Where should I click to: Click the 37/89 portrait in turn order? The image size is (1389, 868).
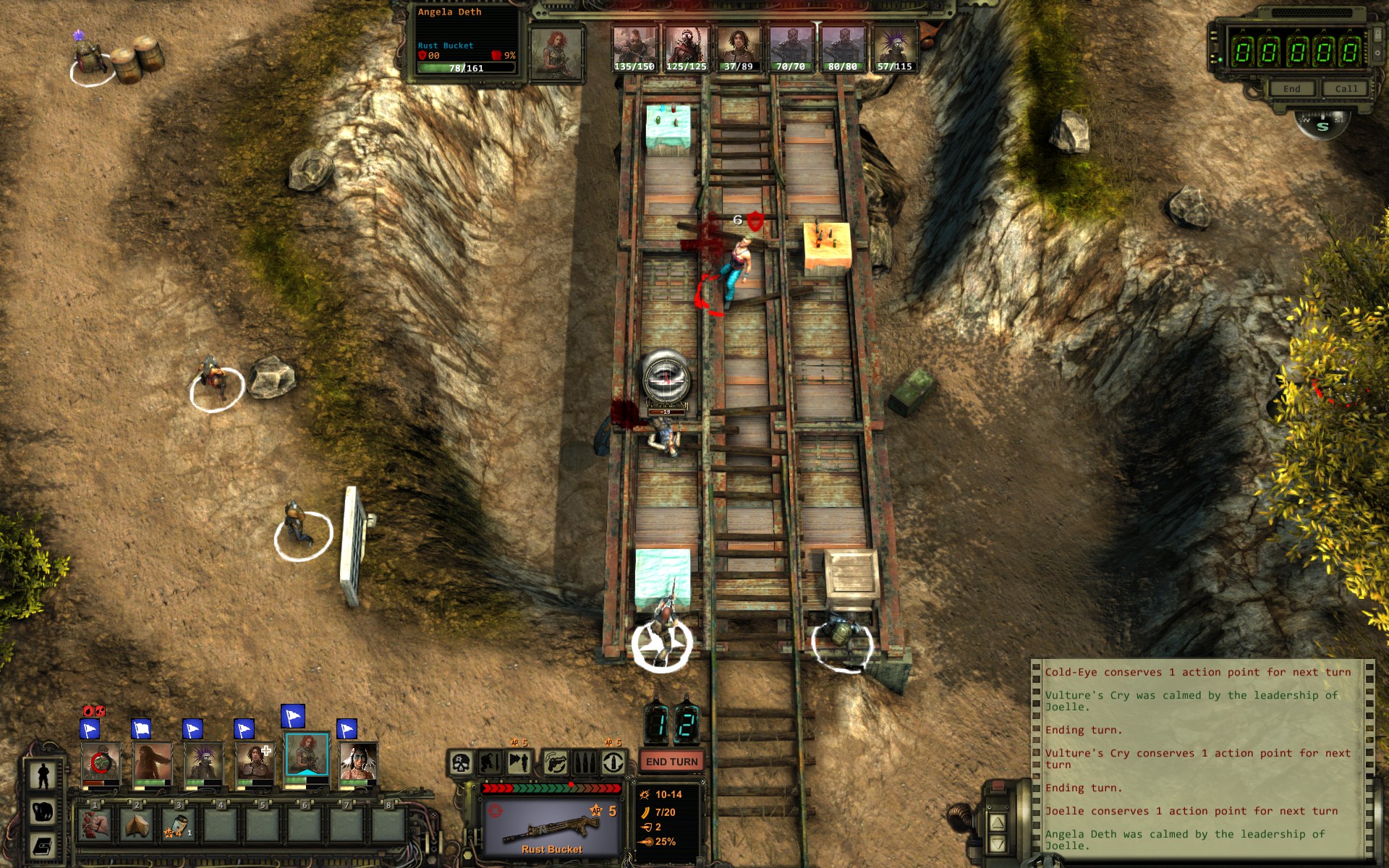(x=738, y=48)
